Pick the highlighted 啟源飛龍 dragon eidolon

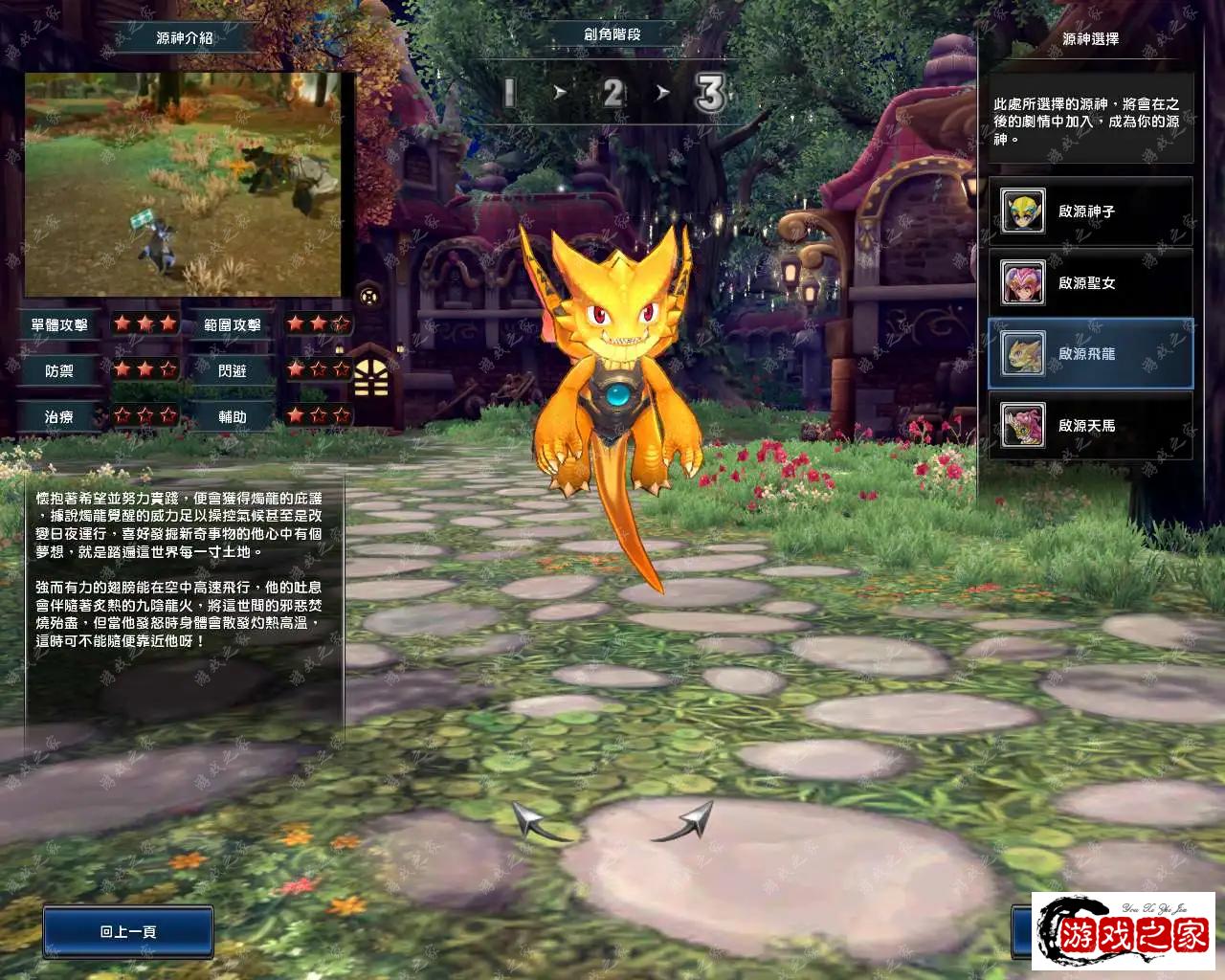(x=1090, y=354)
